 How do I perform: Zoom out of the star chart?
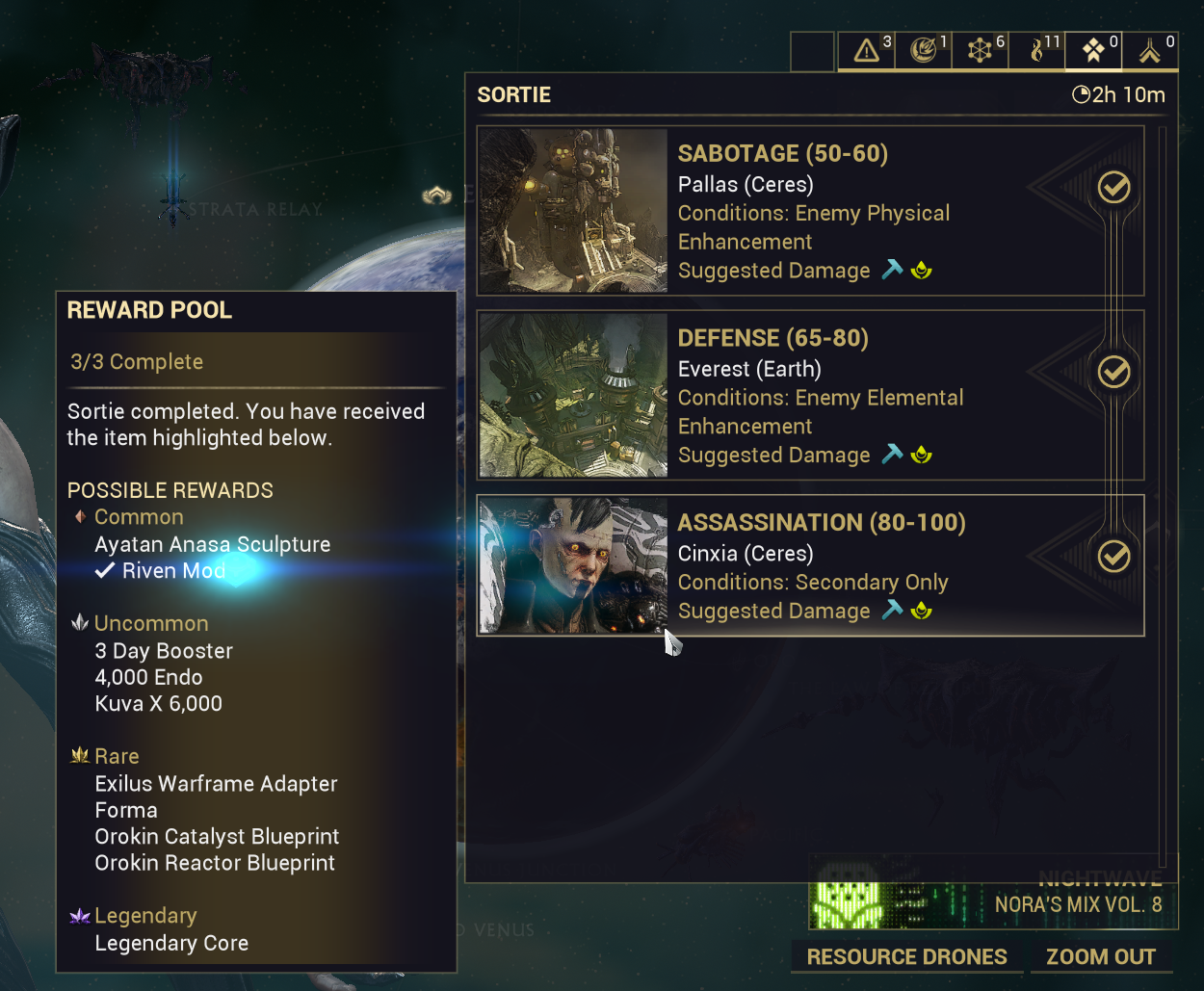click(x=1101, y=957)
